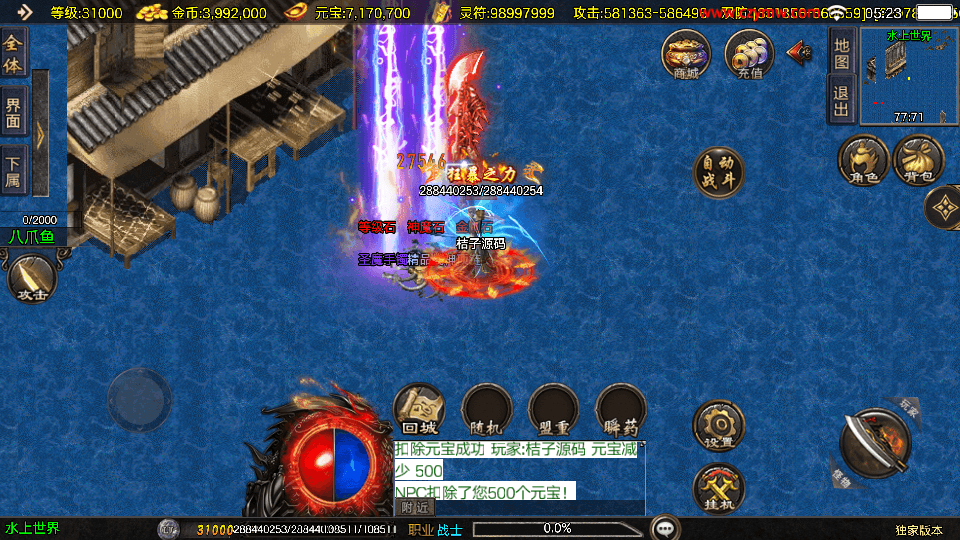Toggle 自动战斗 auto battle
The width and height of the screenshot is (960, 540).
(x=719, y=173)
